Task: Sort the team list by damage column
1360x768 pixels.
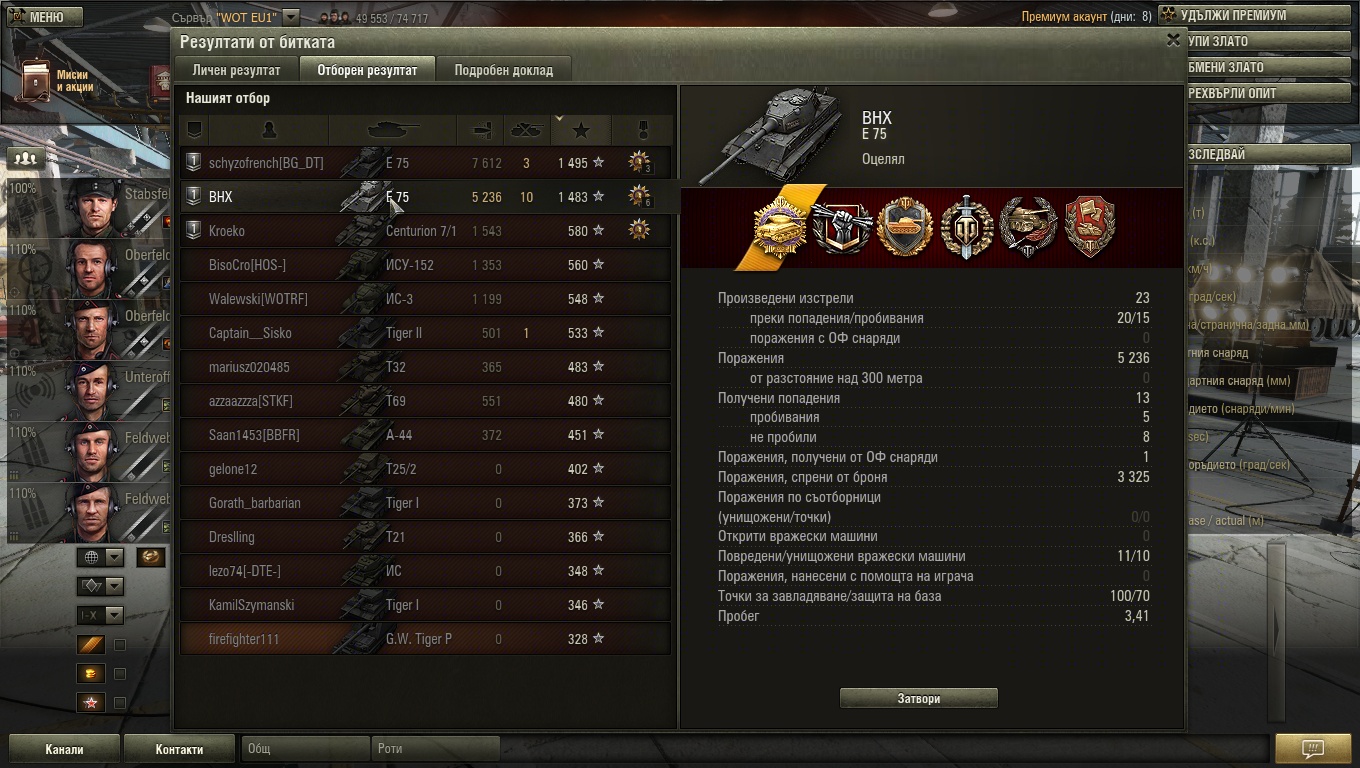Action: point(481,130)
